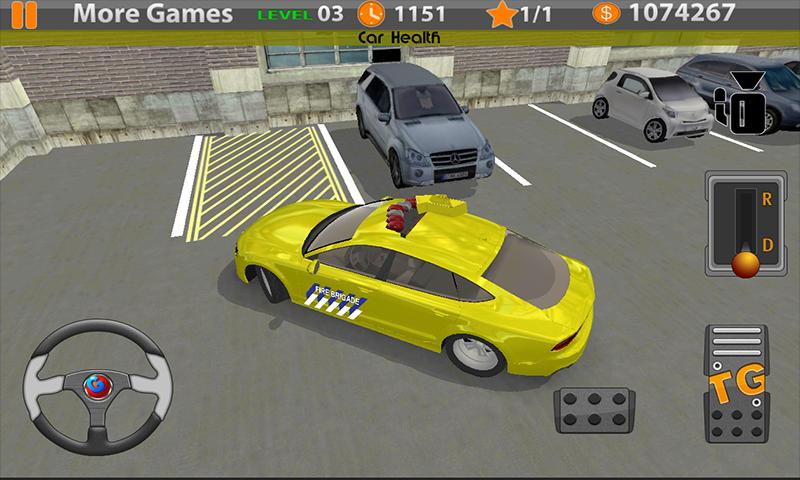Open the More Games link
Viewport: 800px width, 480px height.
pos(153,14)
